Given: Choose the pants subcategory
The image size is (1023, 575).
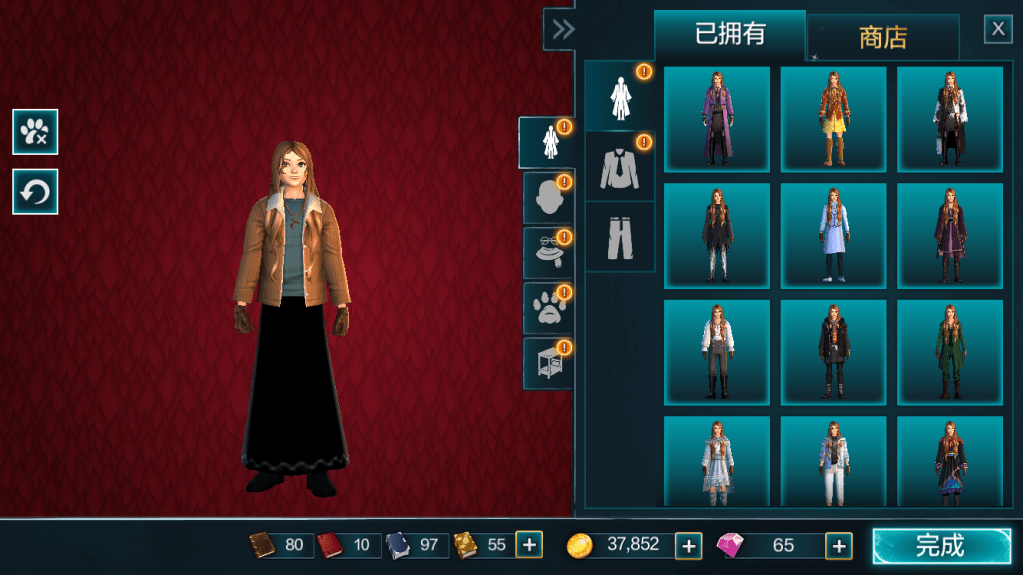Looking at the screenshot, I should coord(619,237).
